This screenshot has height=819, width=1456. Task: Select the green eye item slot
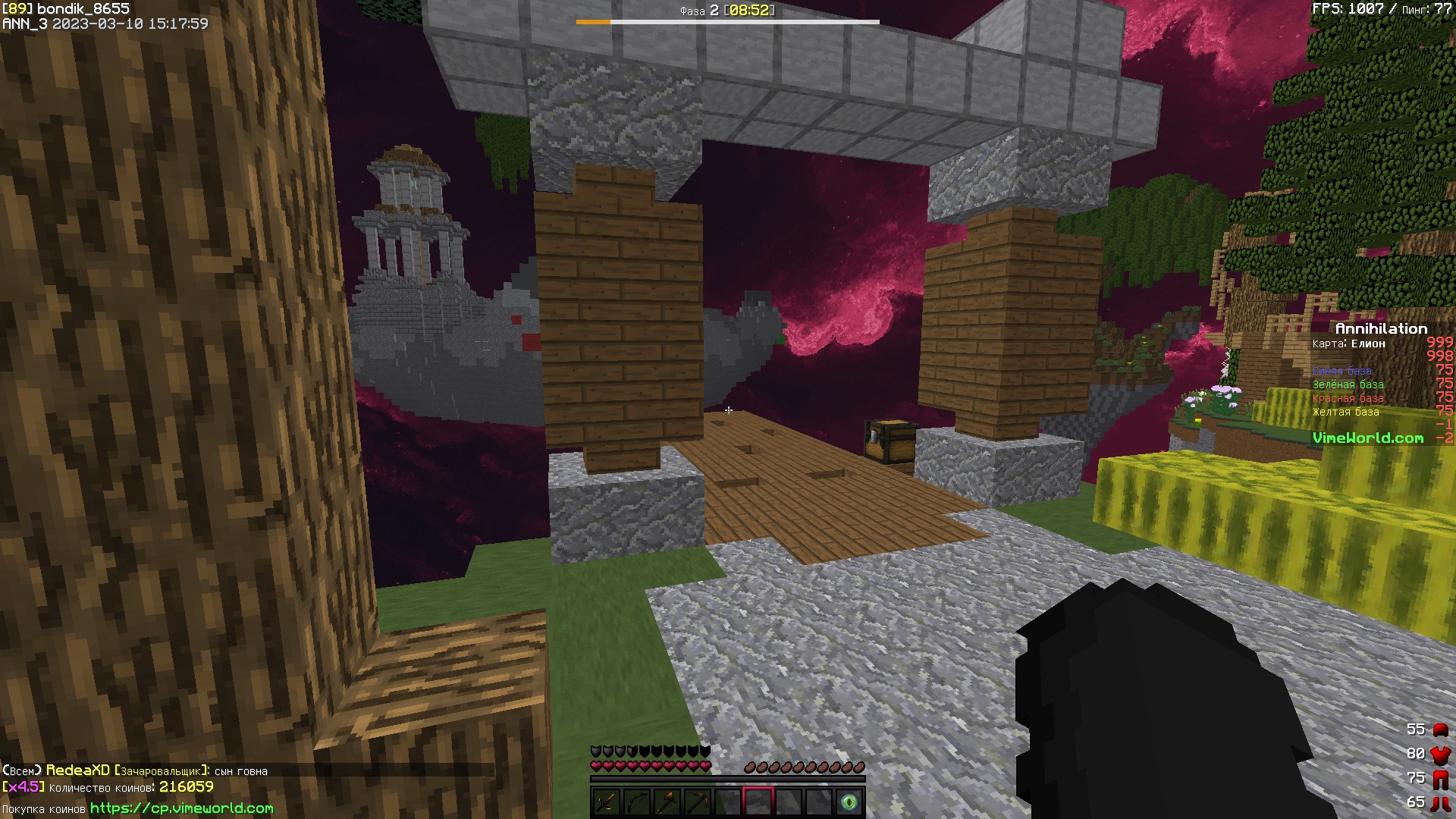pos(849,802)
